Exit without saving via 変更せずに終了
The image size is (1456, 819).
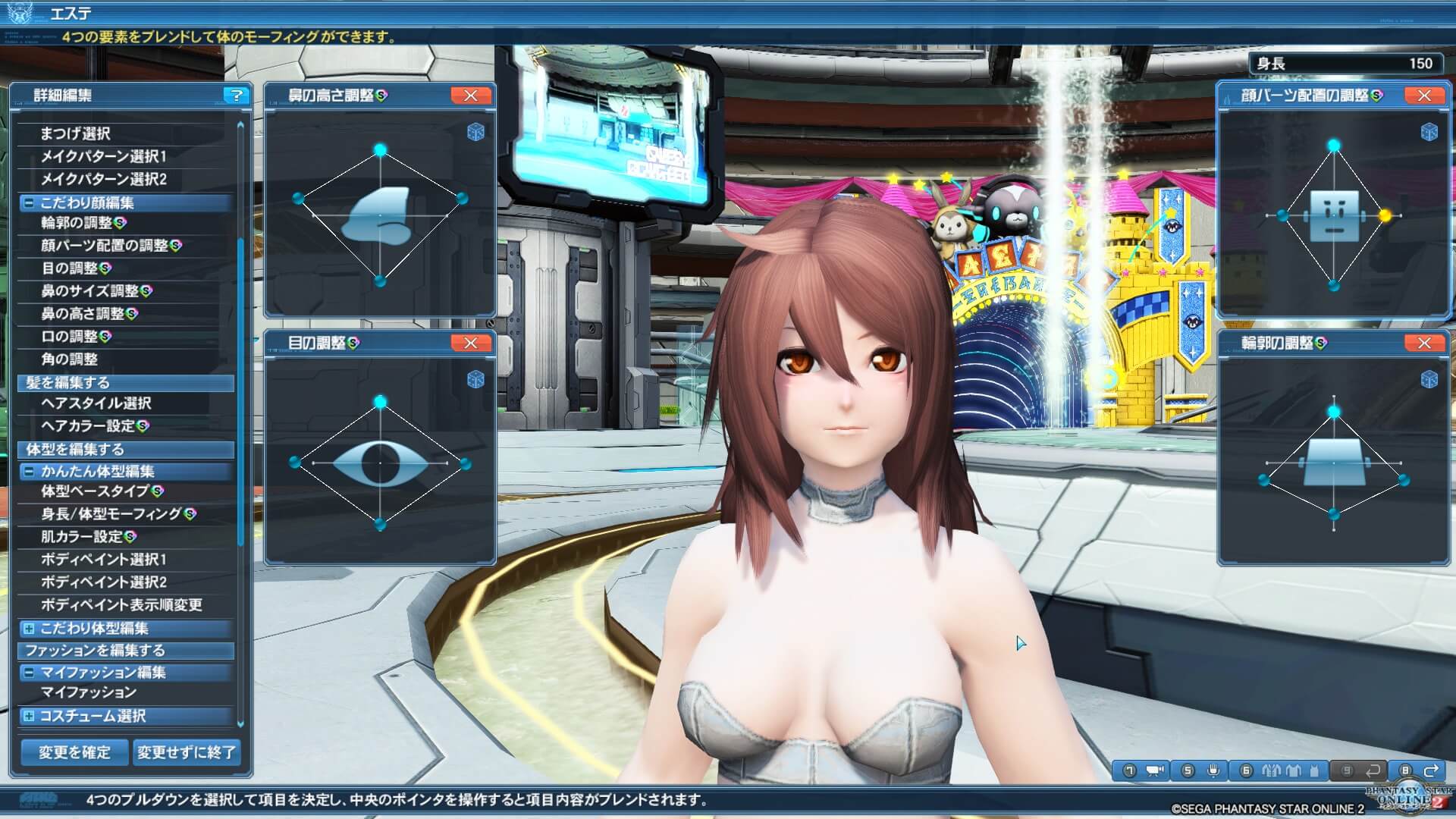186,752
